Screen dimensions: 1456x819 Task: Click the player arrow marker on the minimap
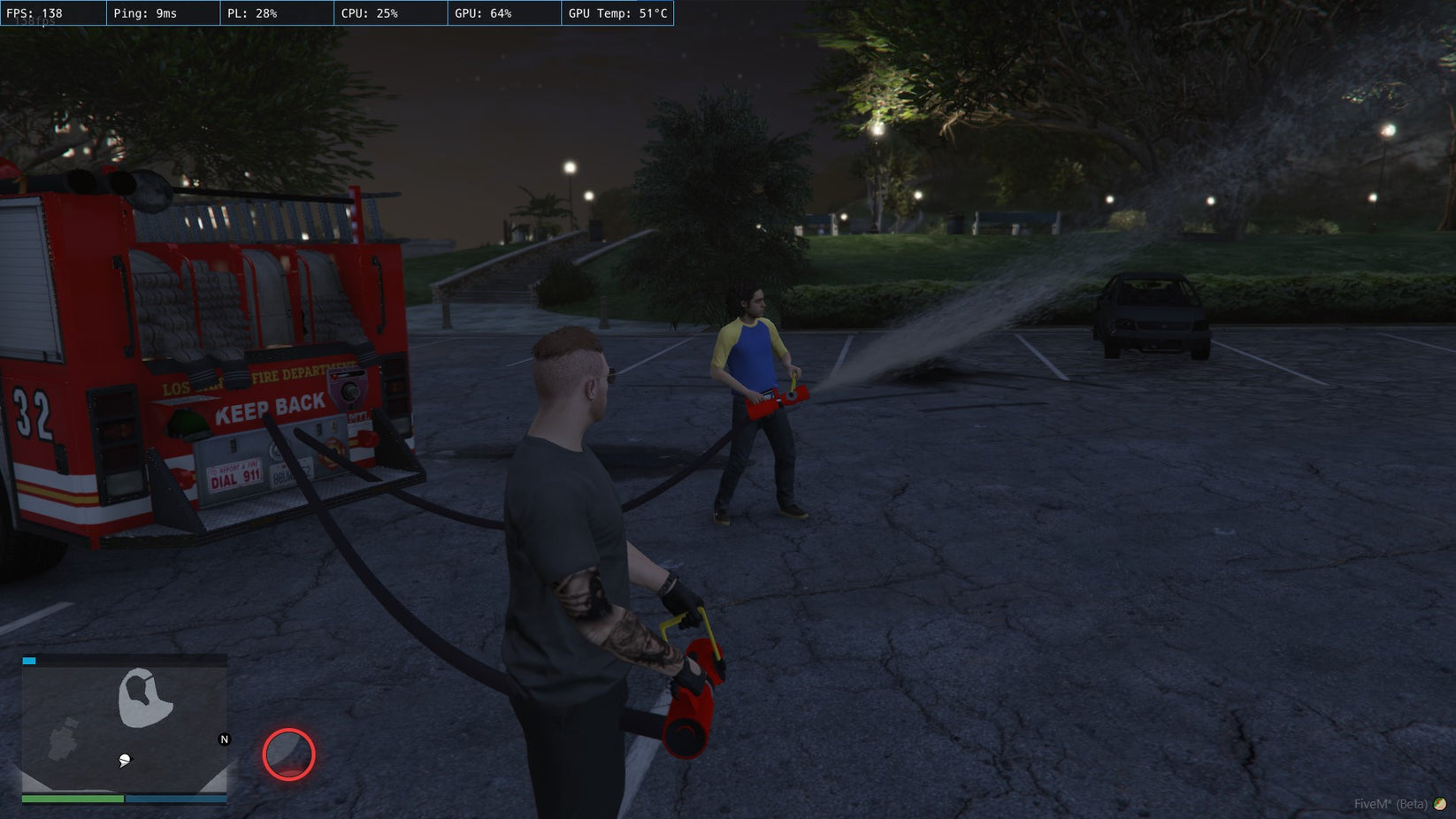click(x=125, y=759)
